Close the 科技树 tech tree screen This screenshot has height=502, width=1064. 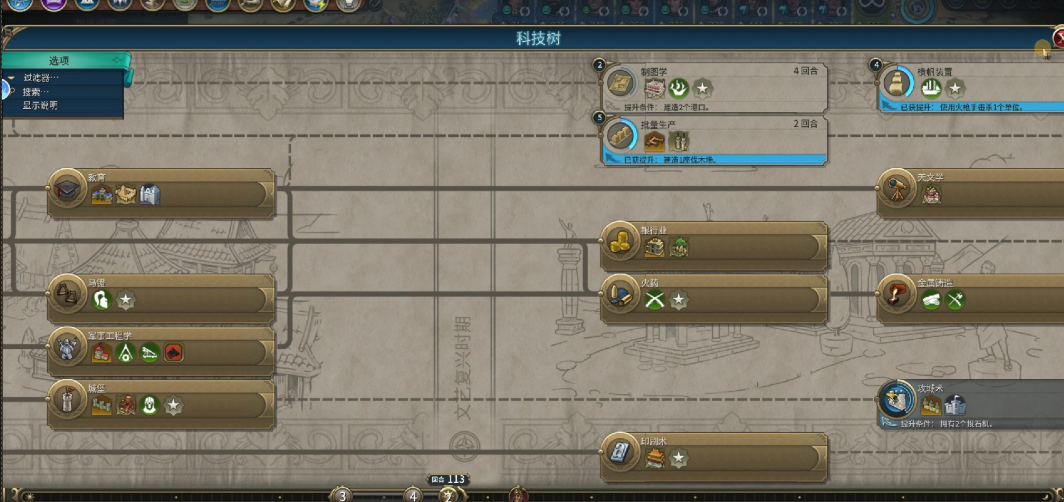click(x=1057, y=38)
